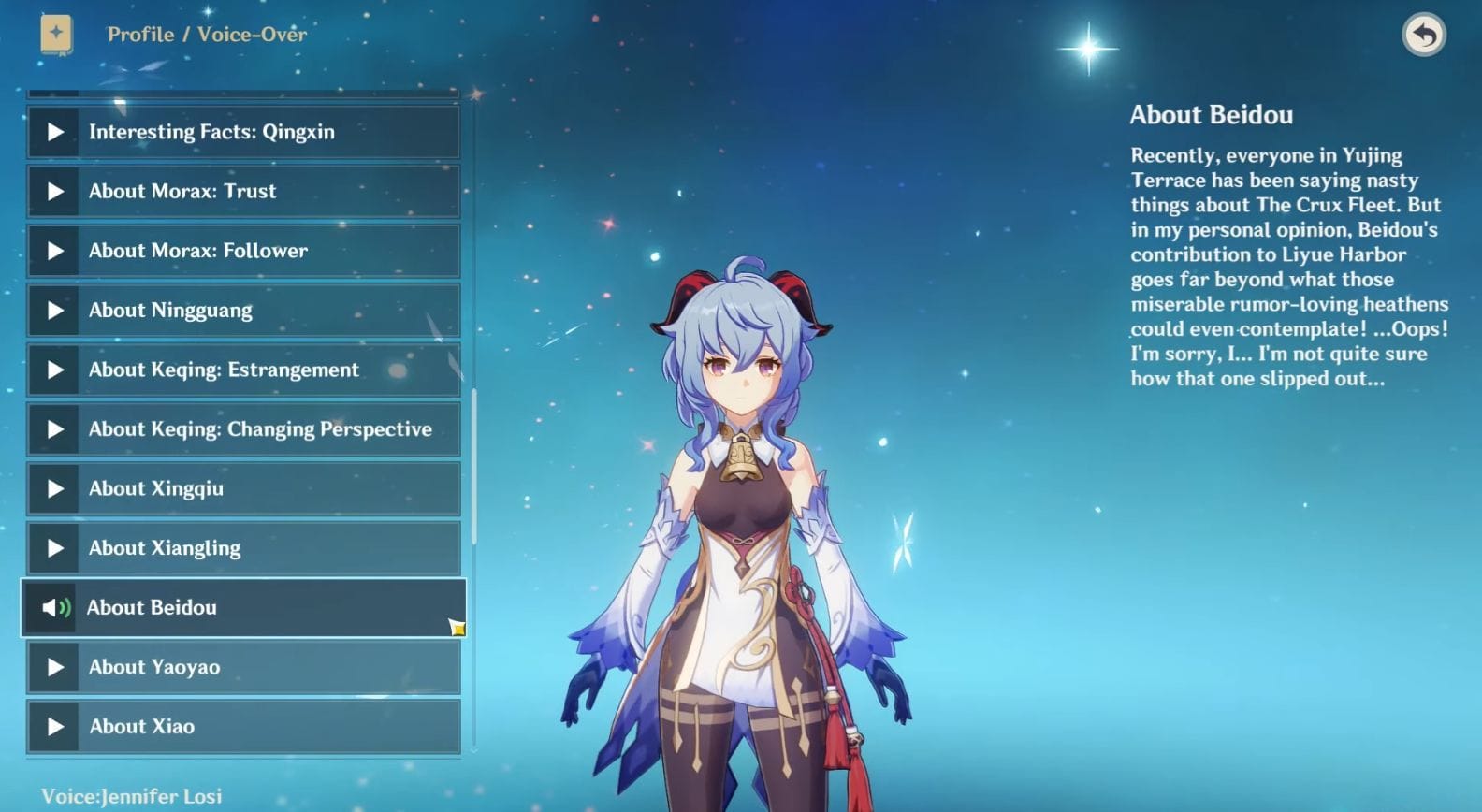This screenshot has width=1482, height=812.
Task: Click the currently playing About Beidou row
Action: pyautogui.click(x=243, y=608)
